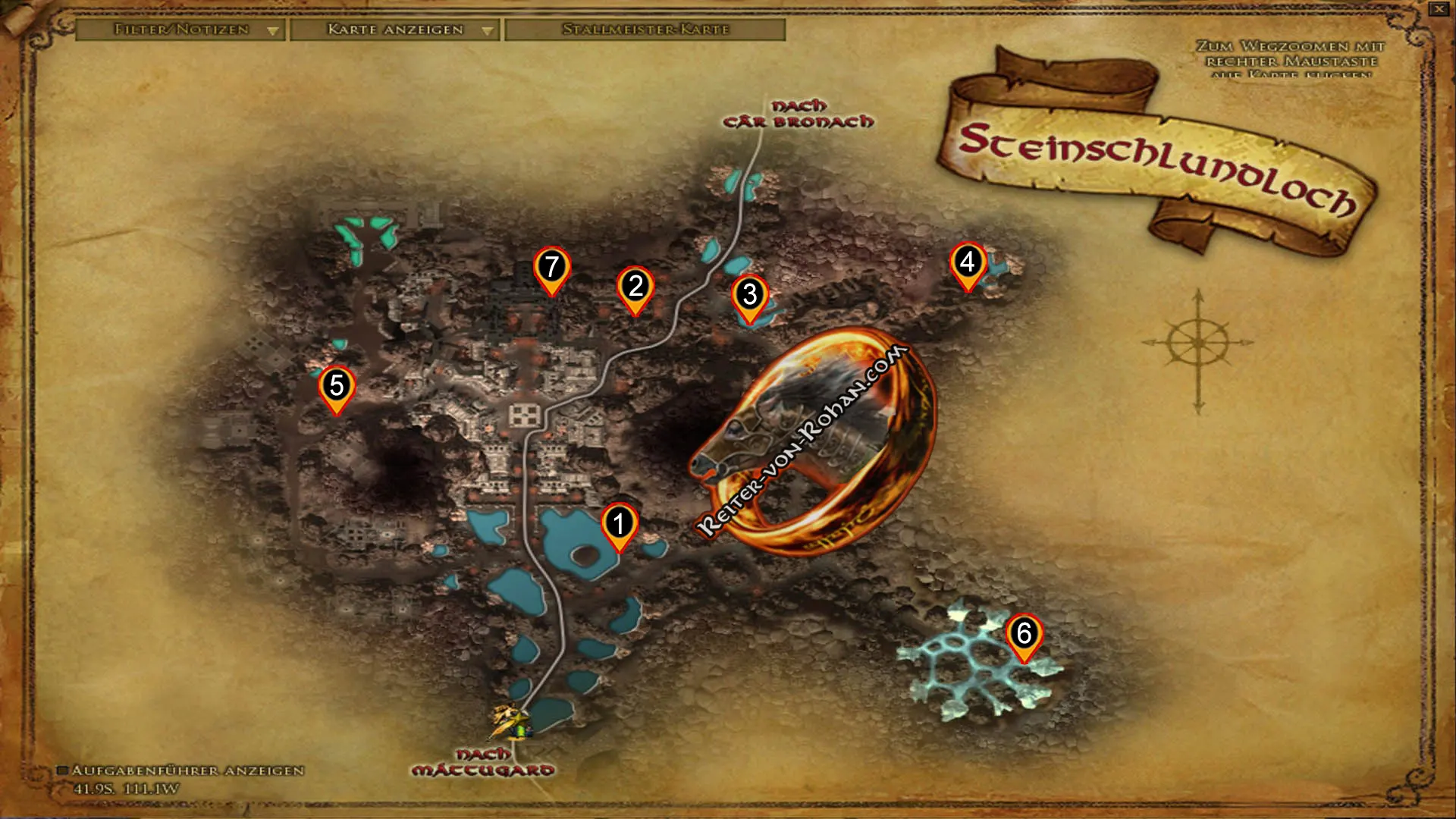Expand the Filter/Notizen dropdown arrow
Viewport: 1456px width, 819px height.
pyautogui.click(x=272, y=31)
